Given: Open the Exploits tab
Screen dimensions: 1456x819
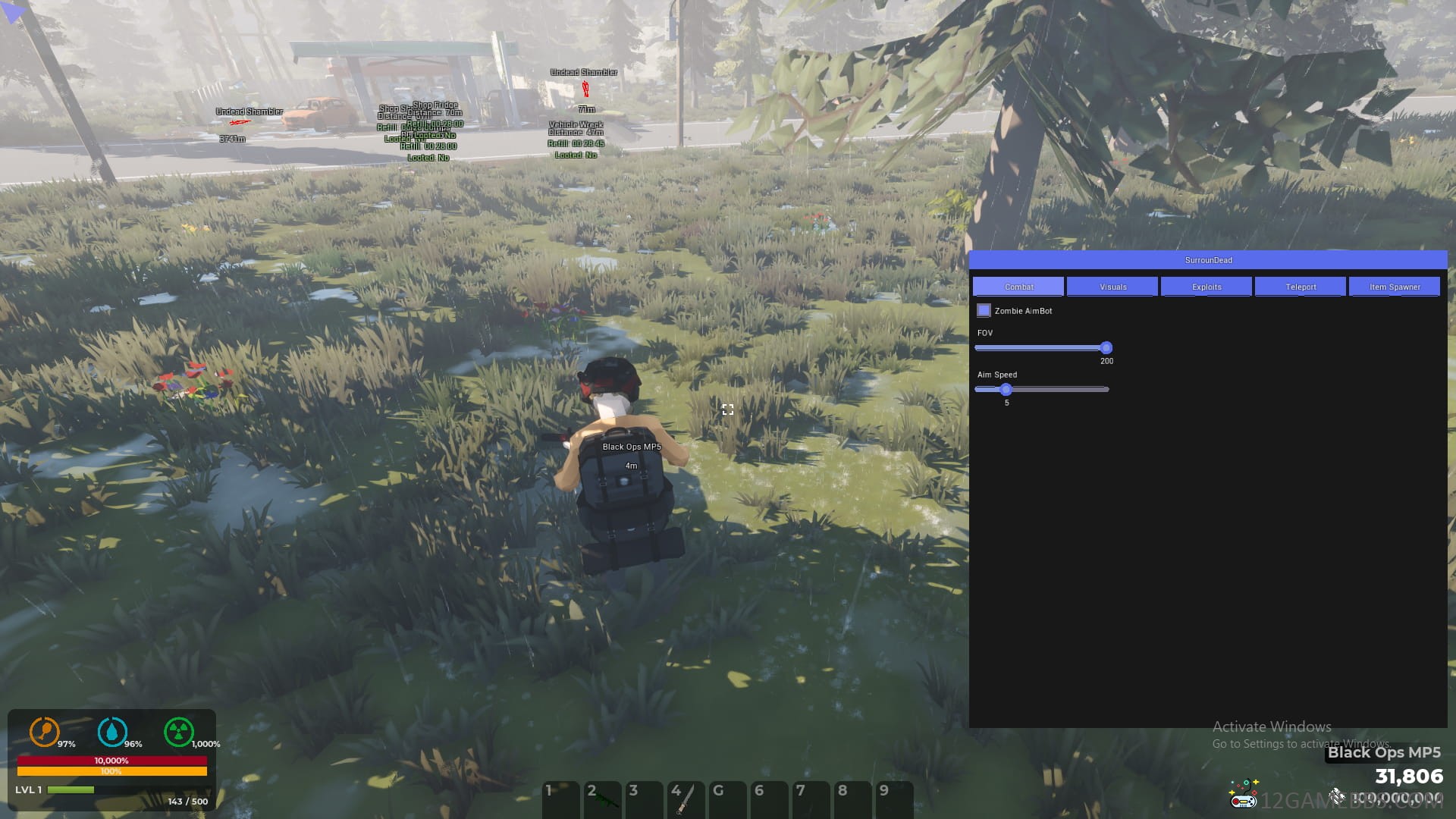Looking at the screenshot, I should [x=1207, y=287].
